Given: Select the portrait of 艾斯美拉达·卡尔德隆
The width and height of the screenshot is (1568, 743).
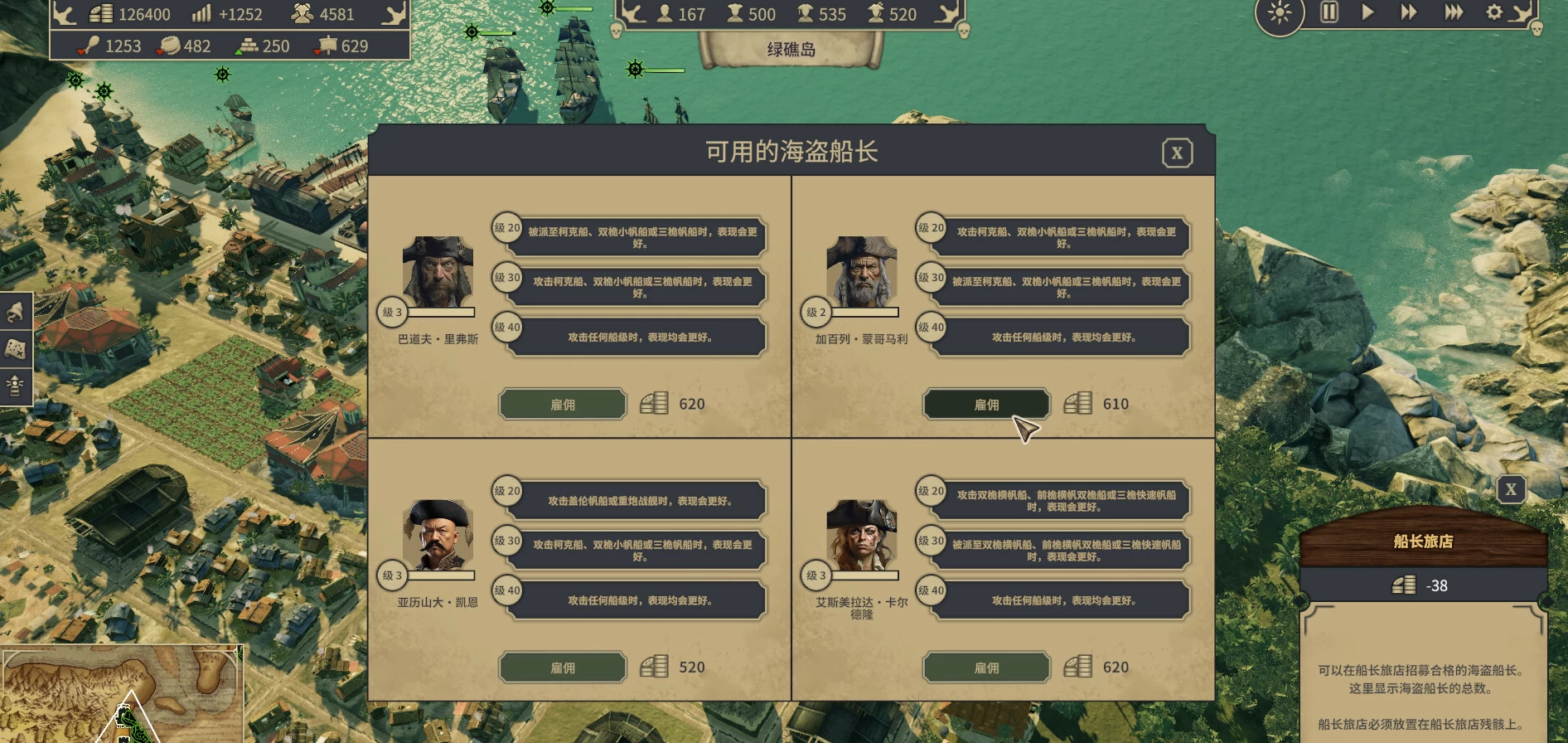Looking at the screenshot, I should pos(862,535).
